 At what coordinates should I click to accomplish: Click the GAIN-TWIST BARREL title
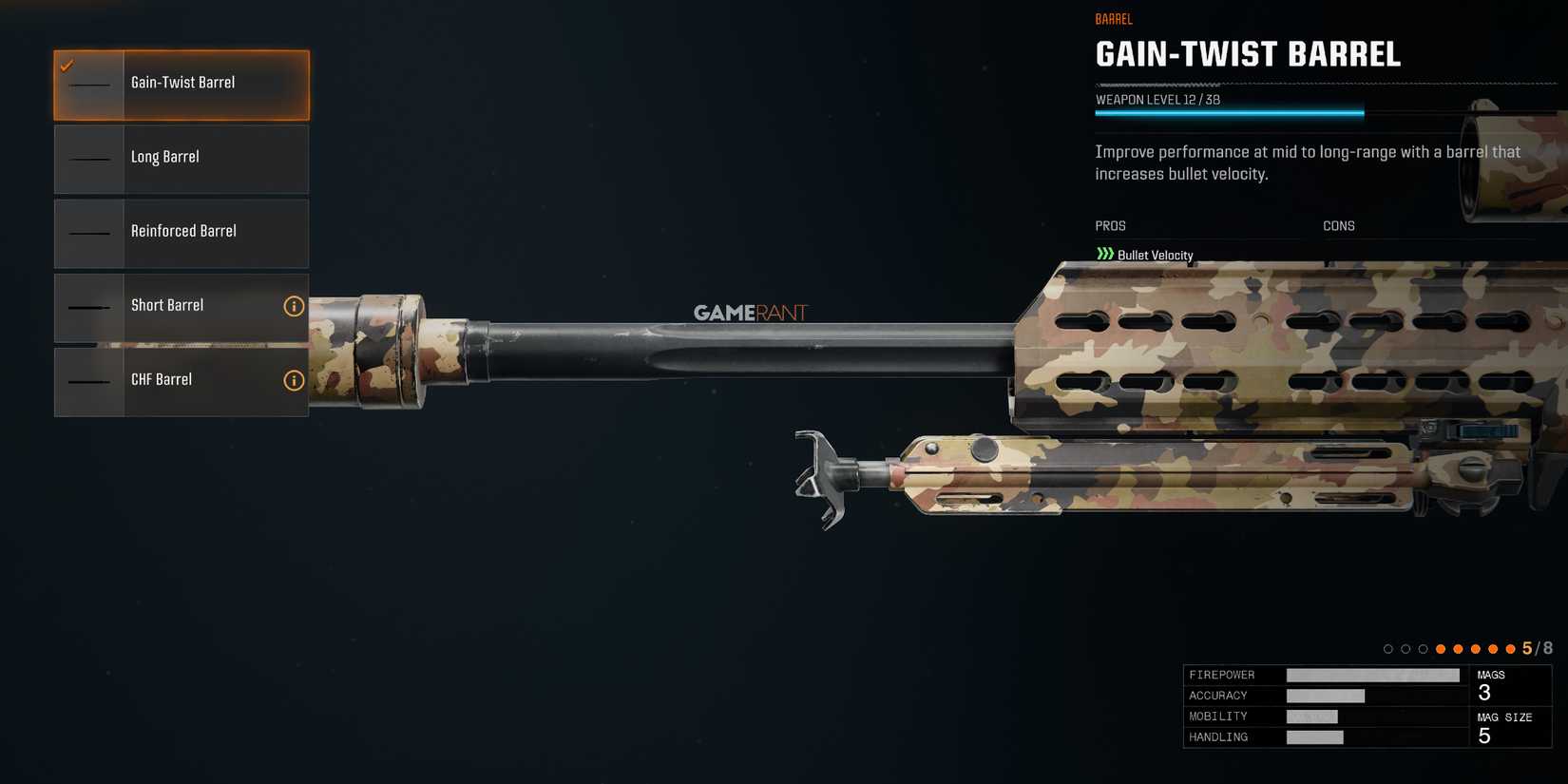pyautogui.click(x=1248, y=55)
